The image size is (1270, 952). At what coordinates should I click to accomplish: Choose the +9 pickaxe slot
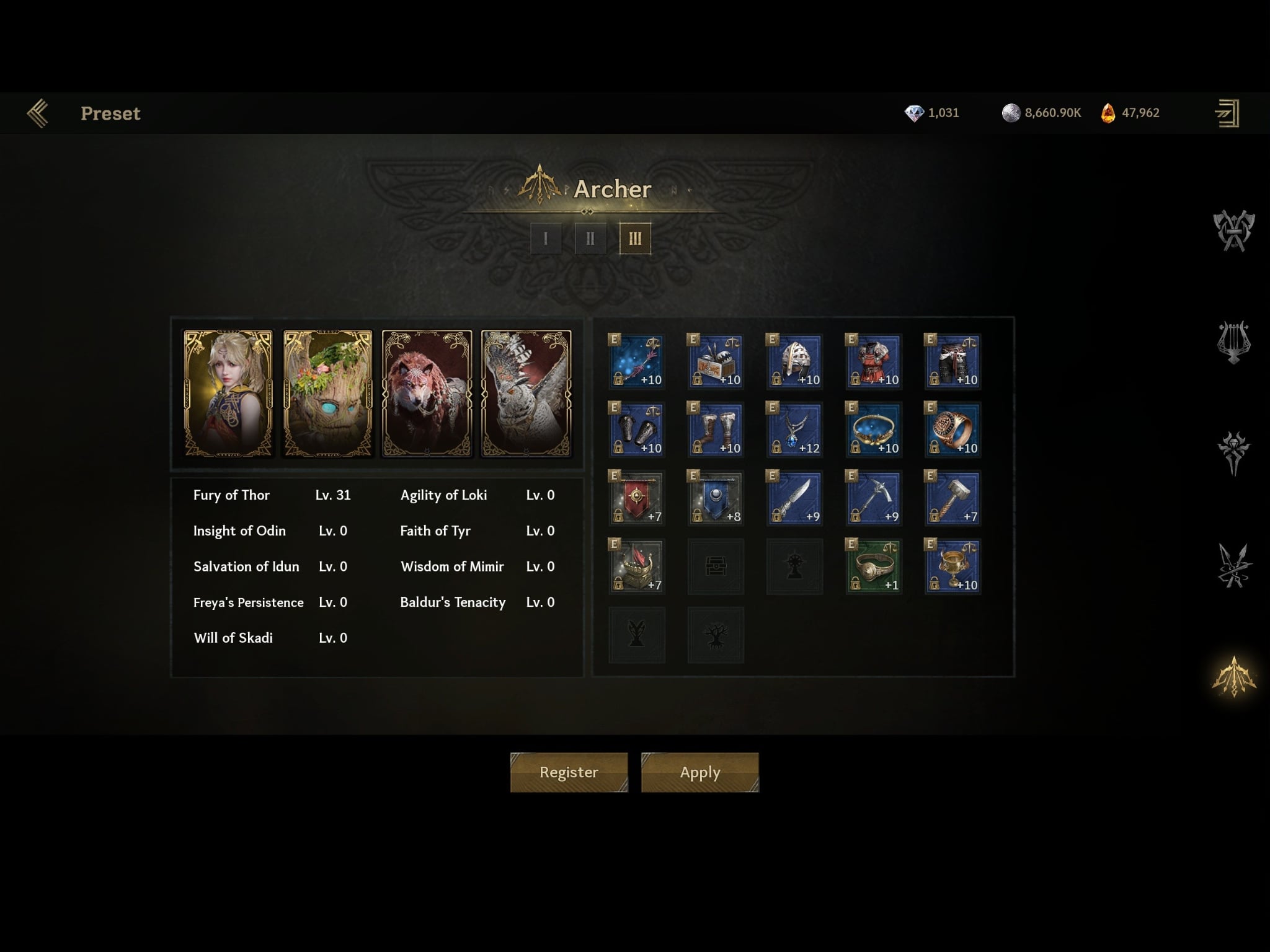point(873,498)
